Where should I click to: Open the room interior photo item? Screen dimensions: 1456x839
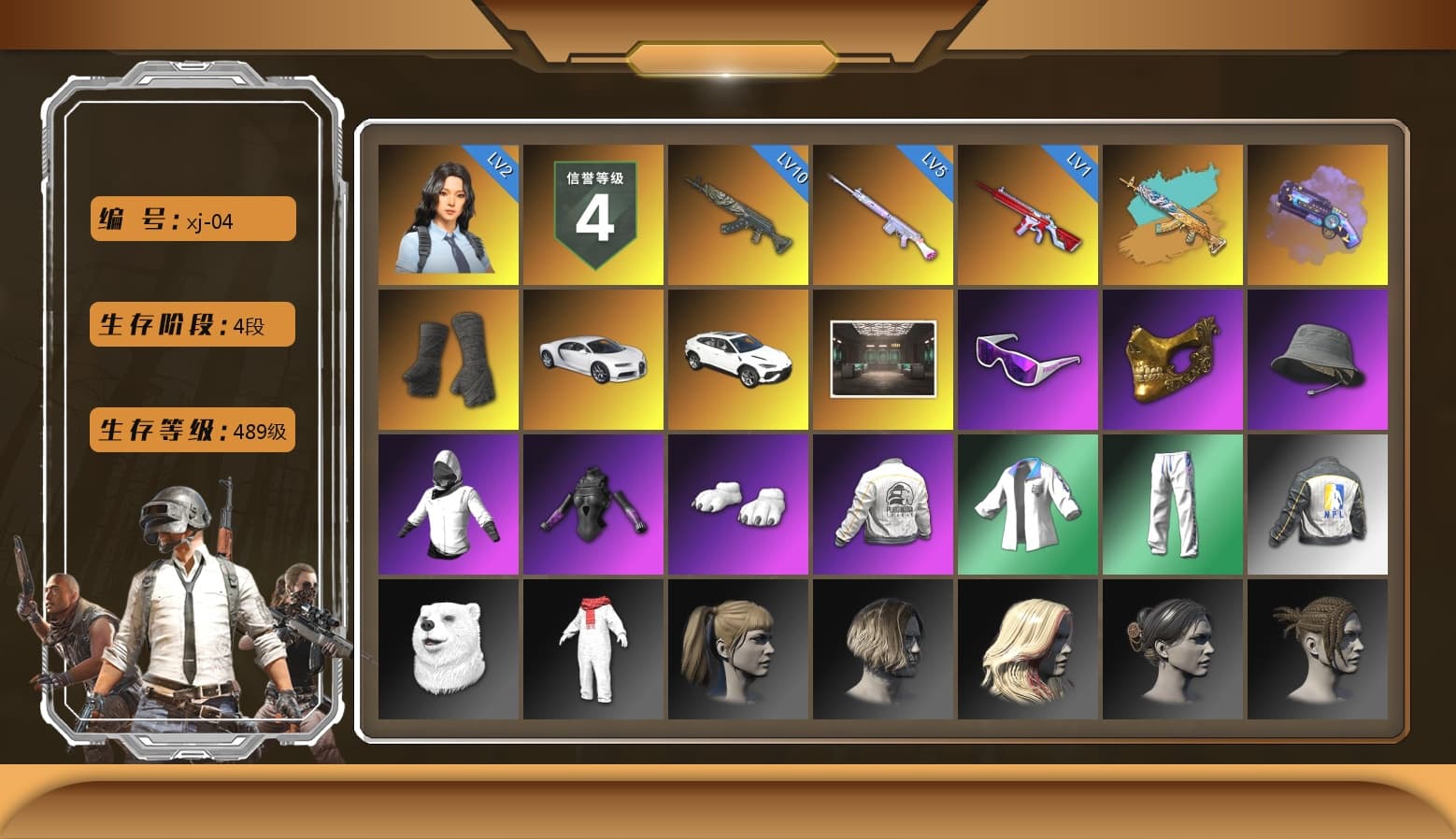[883, 360]
